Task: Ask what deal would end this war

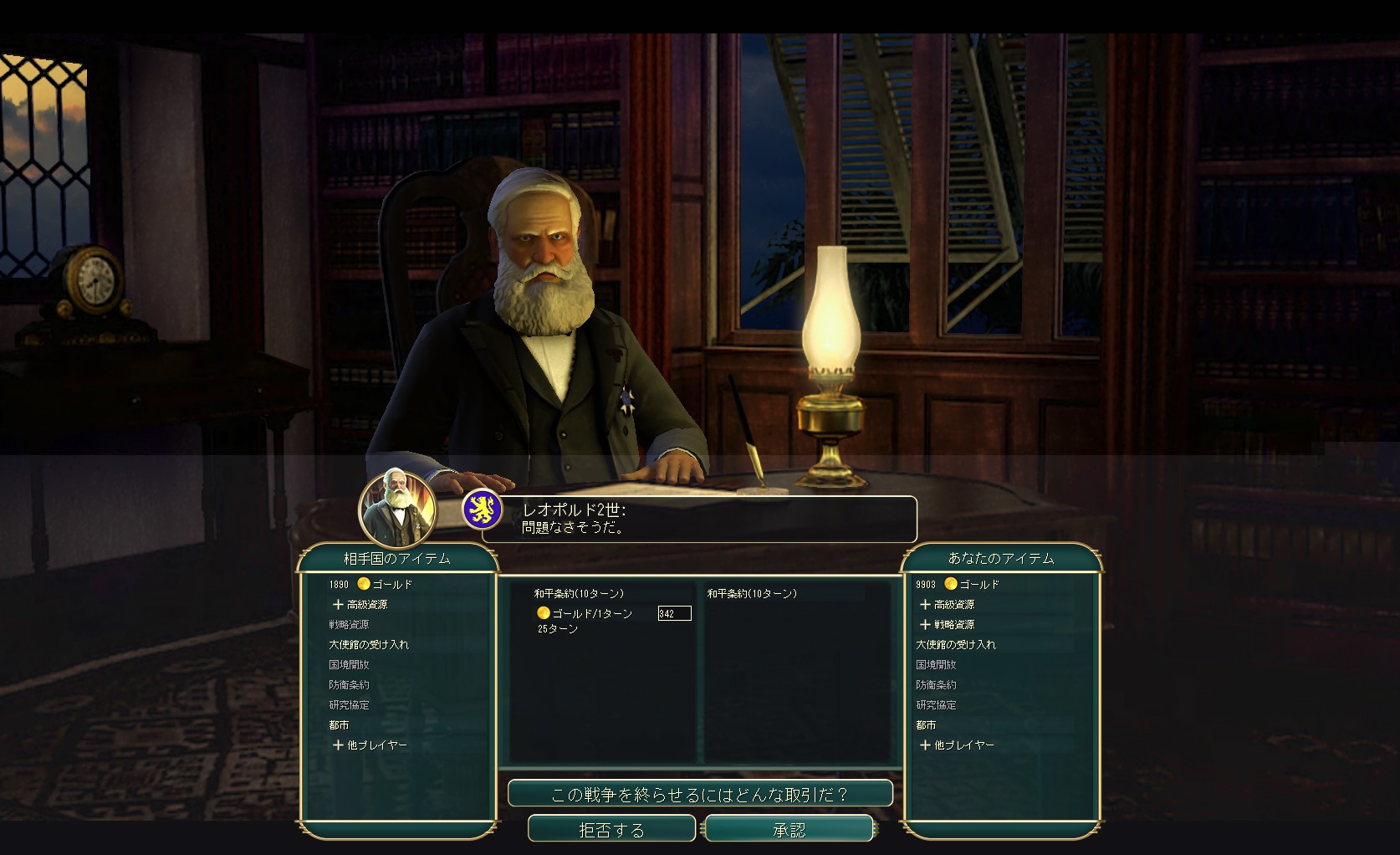Action: 700,794
